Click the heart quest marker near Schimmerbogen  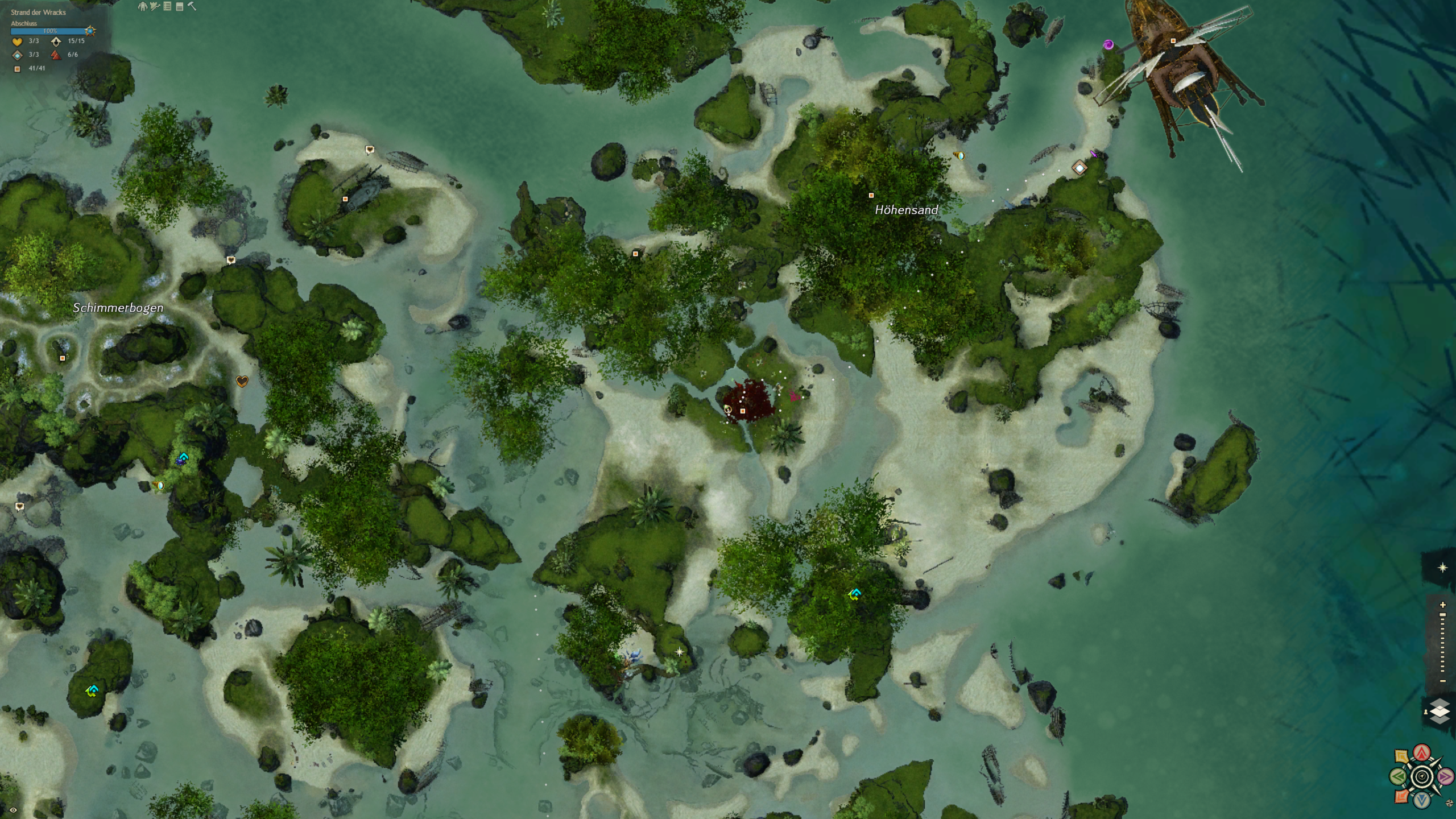pos(242,381)
